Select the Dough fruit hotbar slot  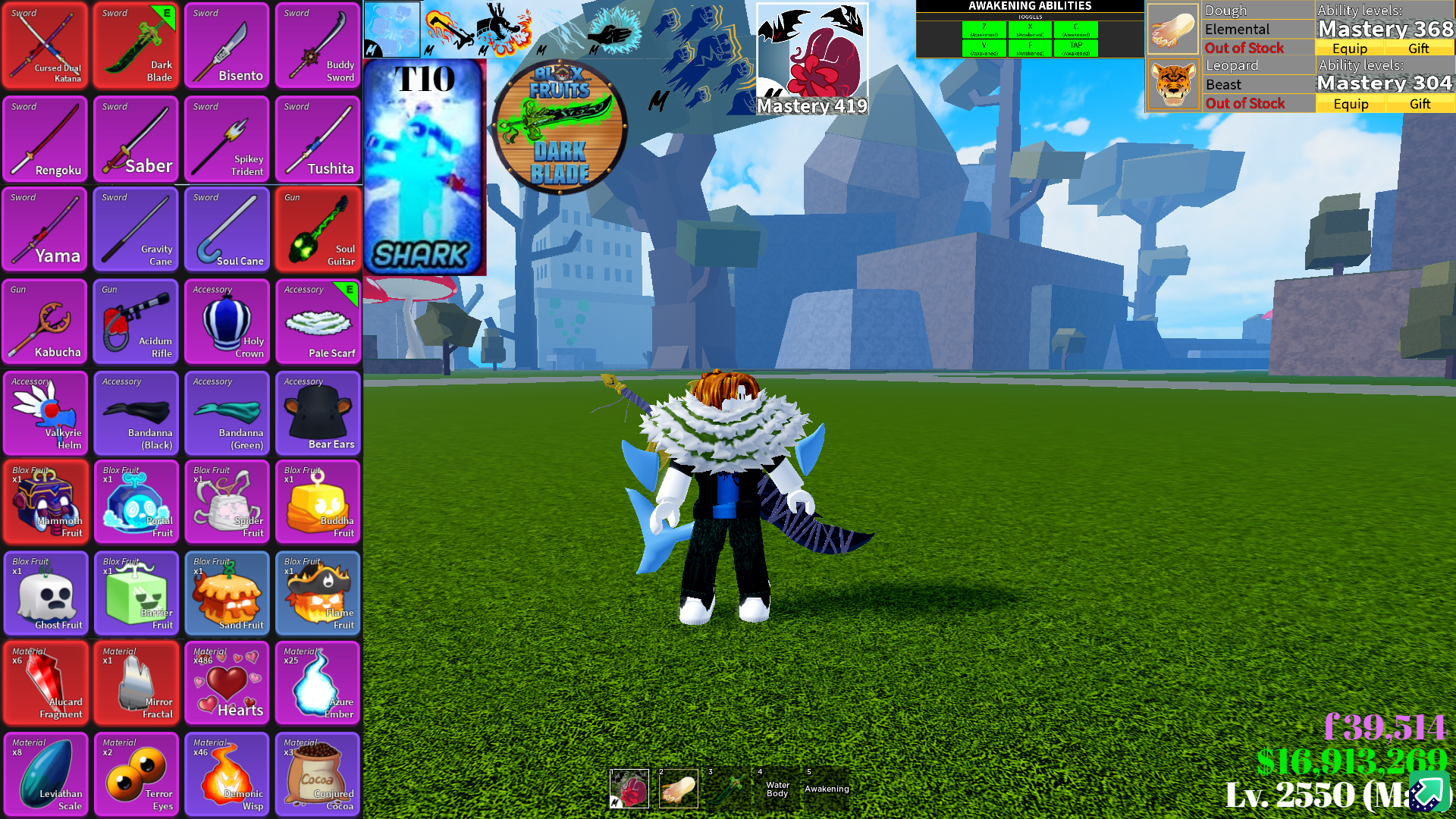pos(677,789)
